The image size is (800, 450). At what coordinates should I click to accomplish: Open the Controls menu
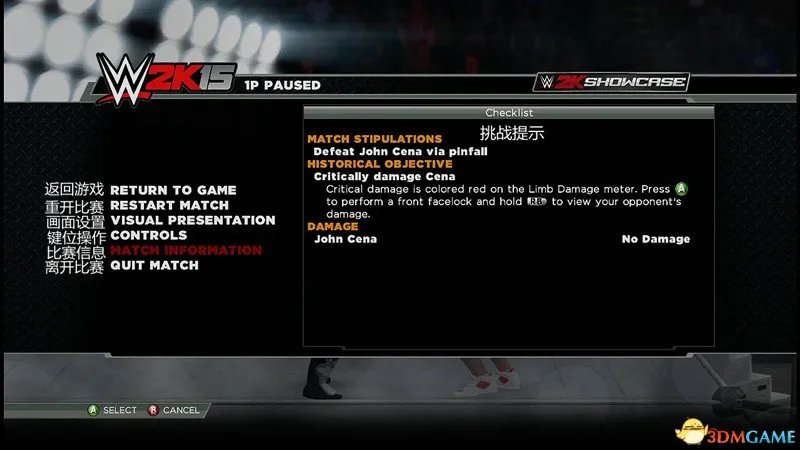(x=148, y=235)
